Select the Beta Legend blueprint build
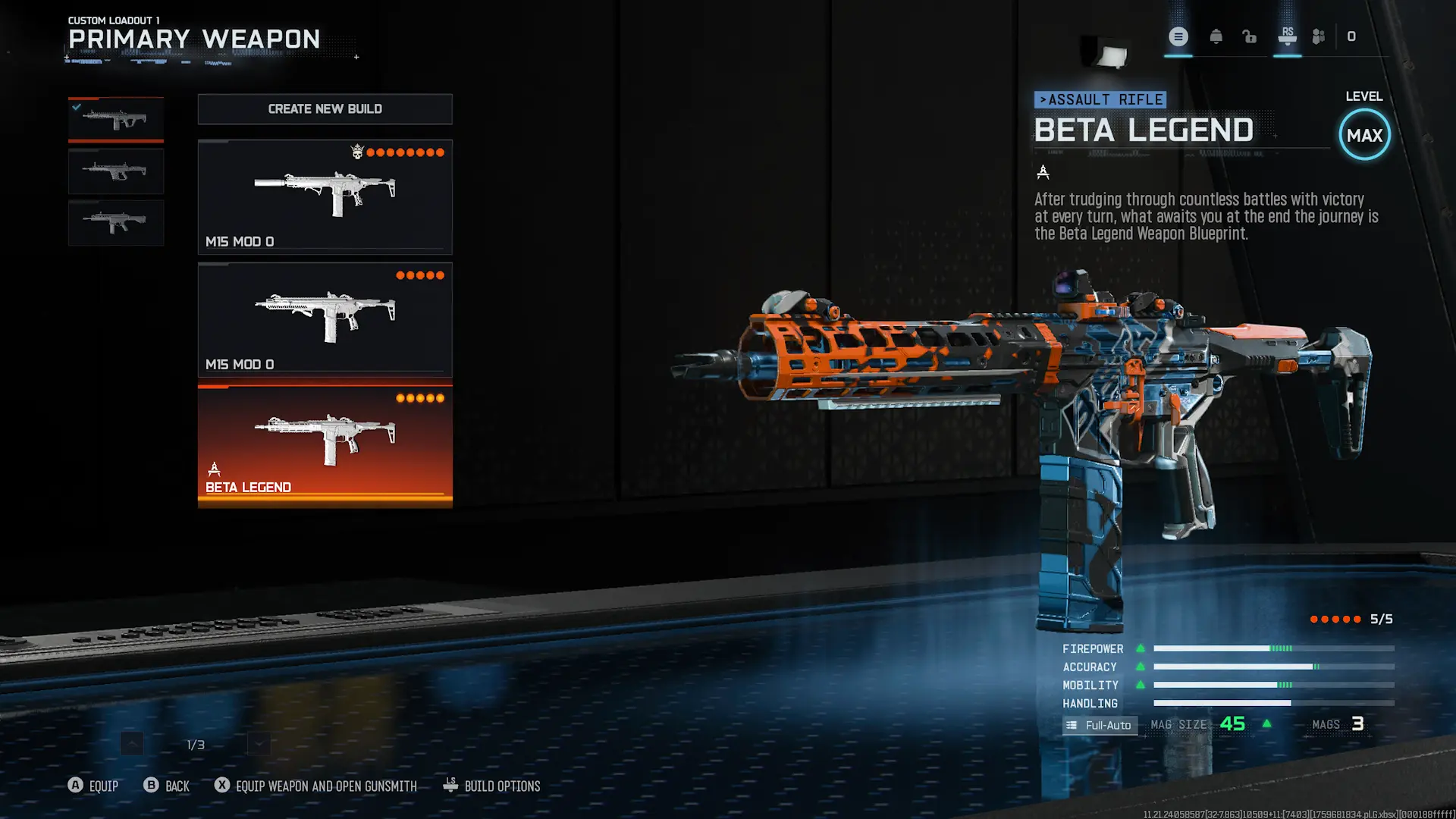 click(325, 446)
